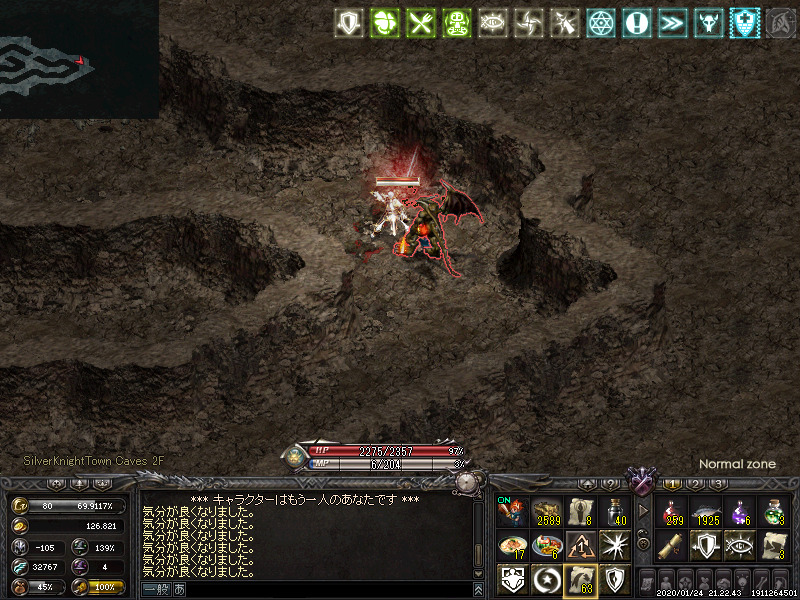Use the fish item stack of 1925
Image resolution: width=800 pixels, height=600 pixels.
(706, 512)
